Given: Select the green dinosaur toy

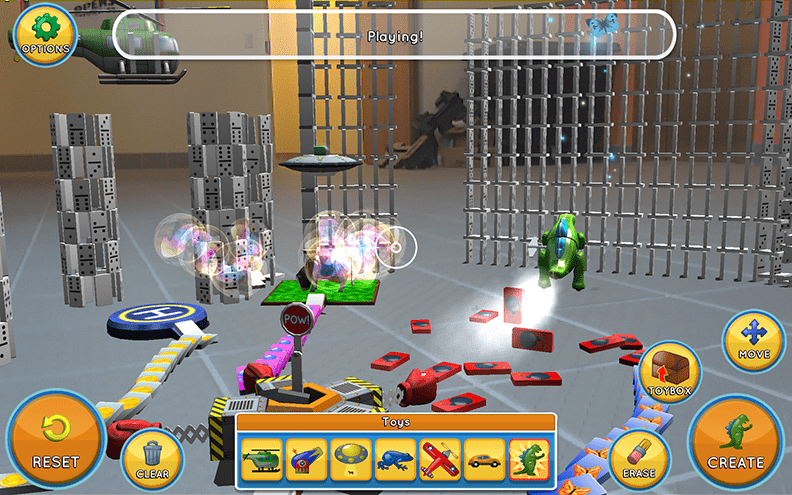Looking at the screenshot, I should [x=529, y=460].
